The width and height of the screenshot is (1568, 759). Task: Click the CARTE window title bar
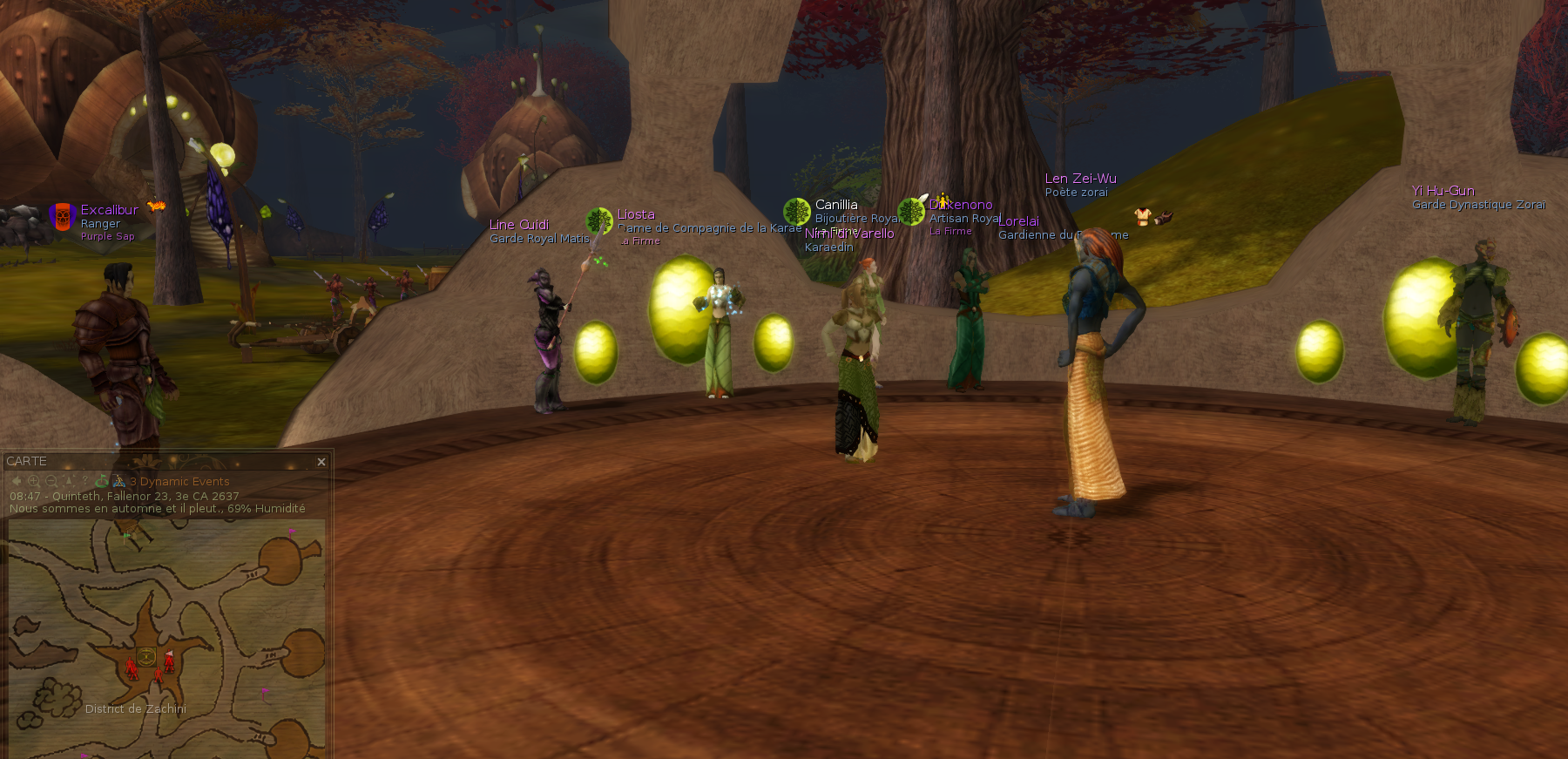157,461
